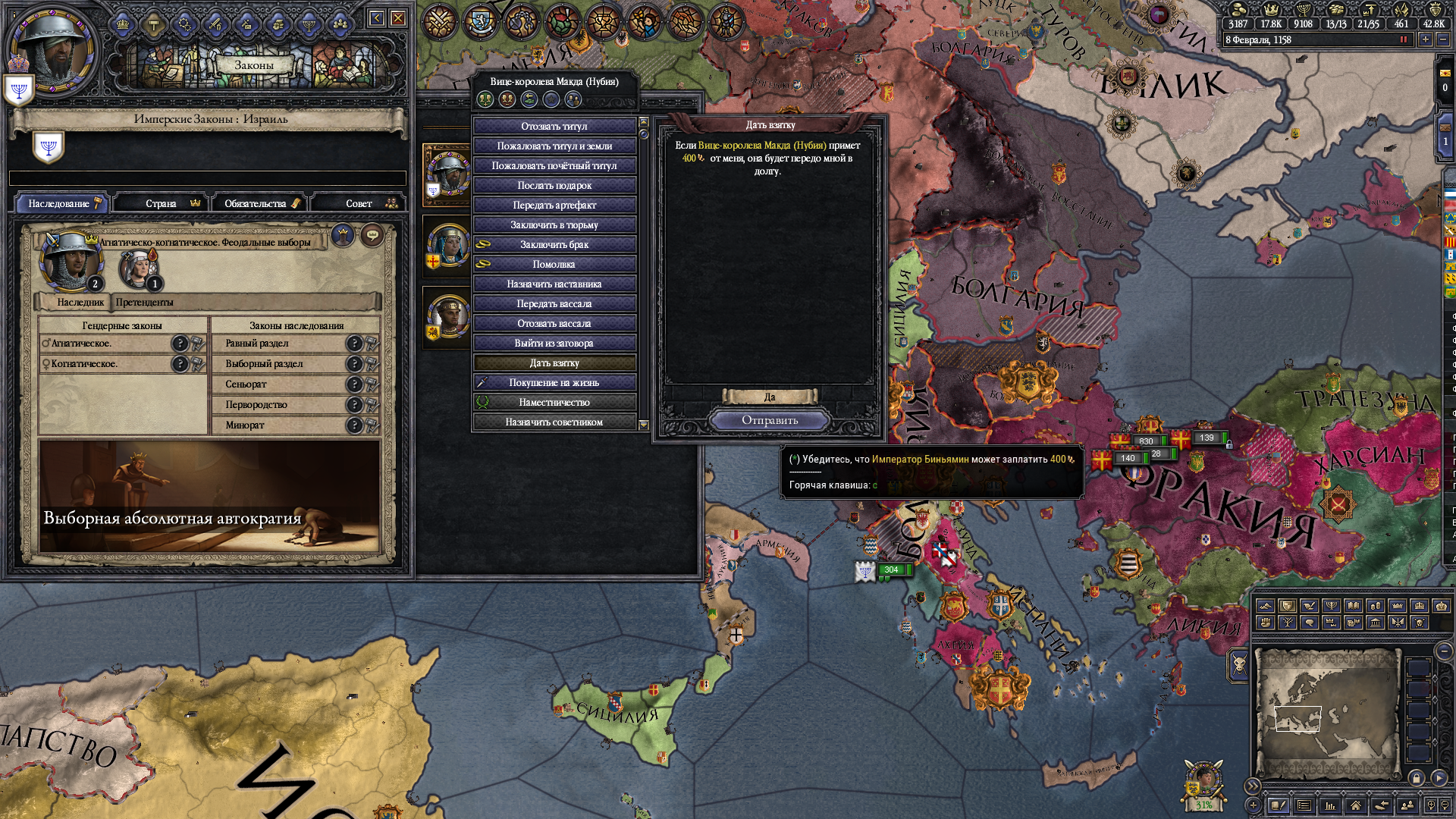Open the Страна tab
Screen dimensions: 1456x819
[163, 203]
